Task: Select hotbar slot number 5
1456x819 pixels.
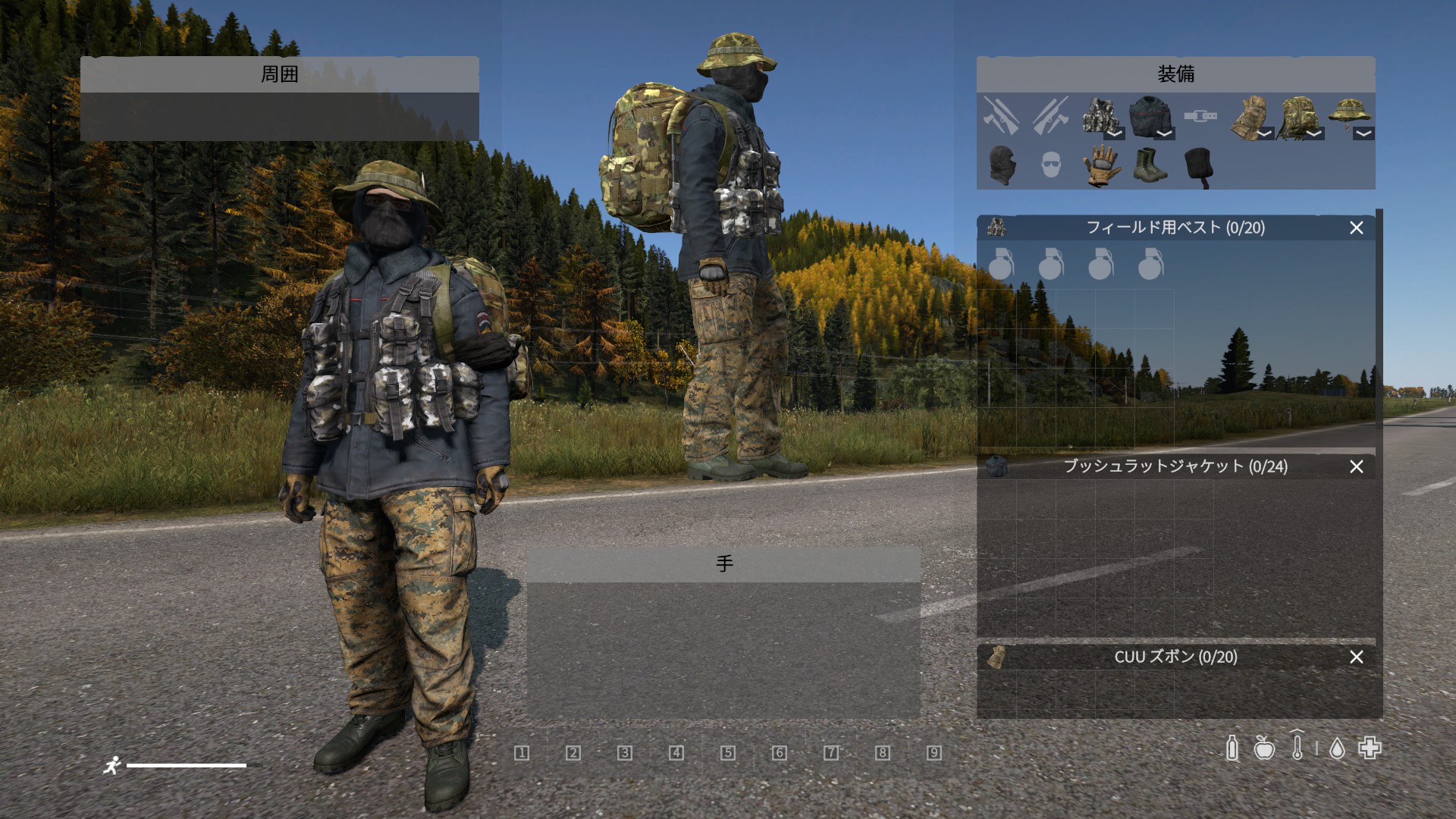Action: tap(728, 752)
